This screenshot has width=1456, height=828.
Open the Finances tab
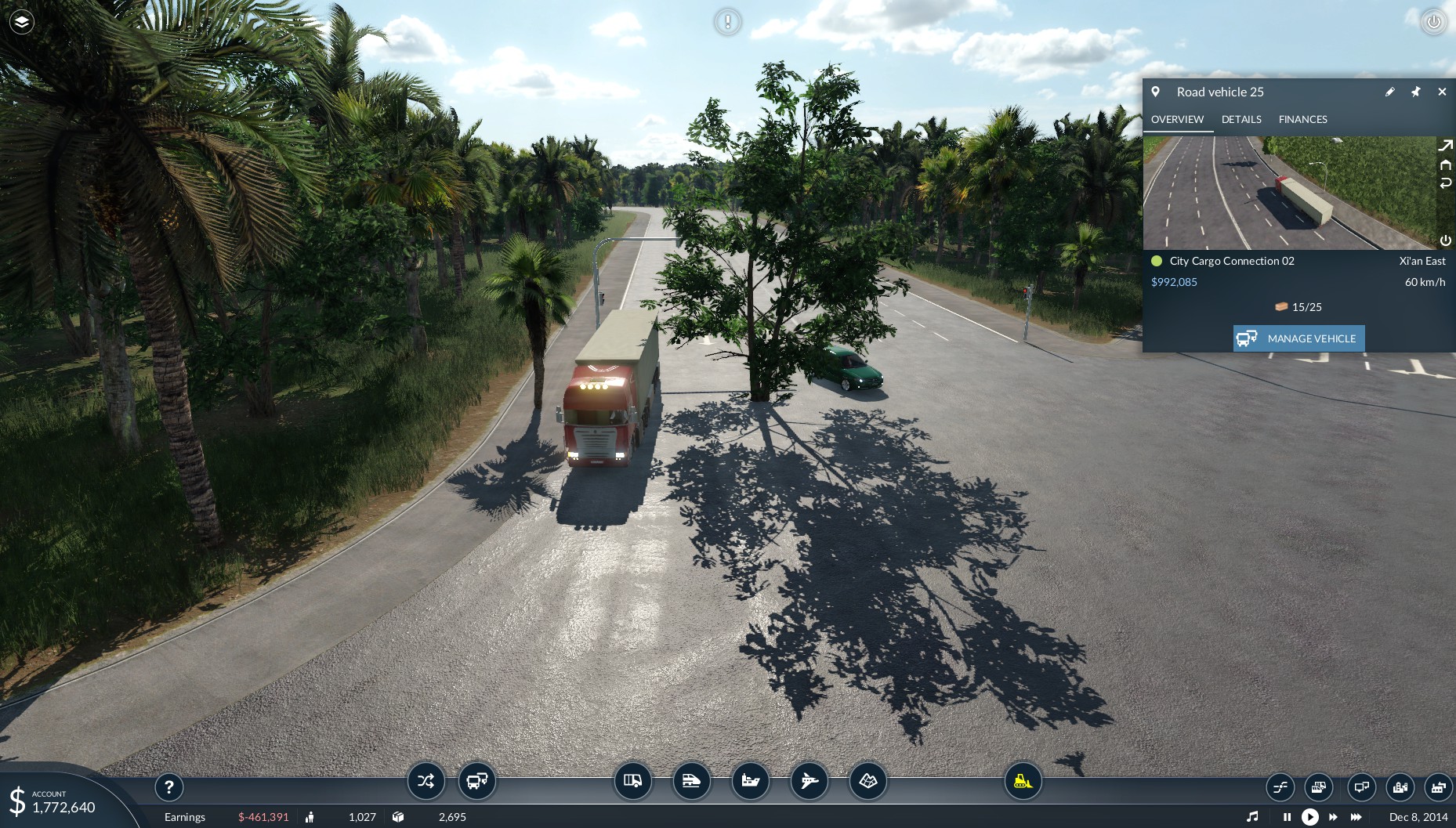pos(1302,119)
